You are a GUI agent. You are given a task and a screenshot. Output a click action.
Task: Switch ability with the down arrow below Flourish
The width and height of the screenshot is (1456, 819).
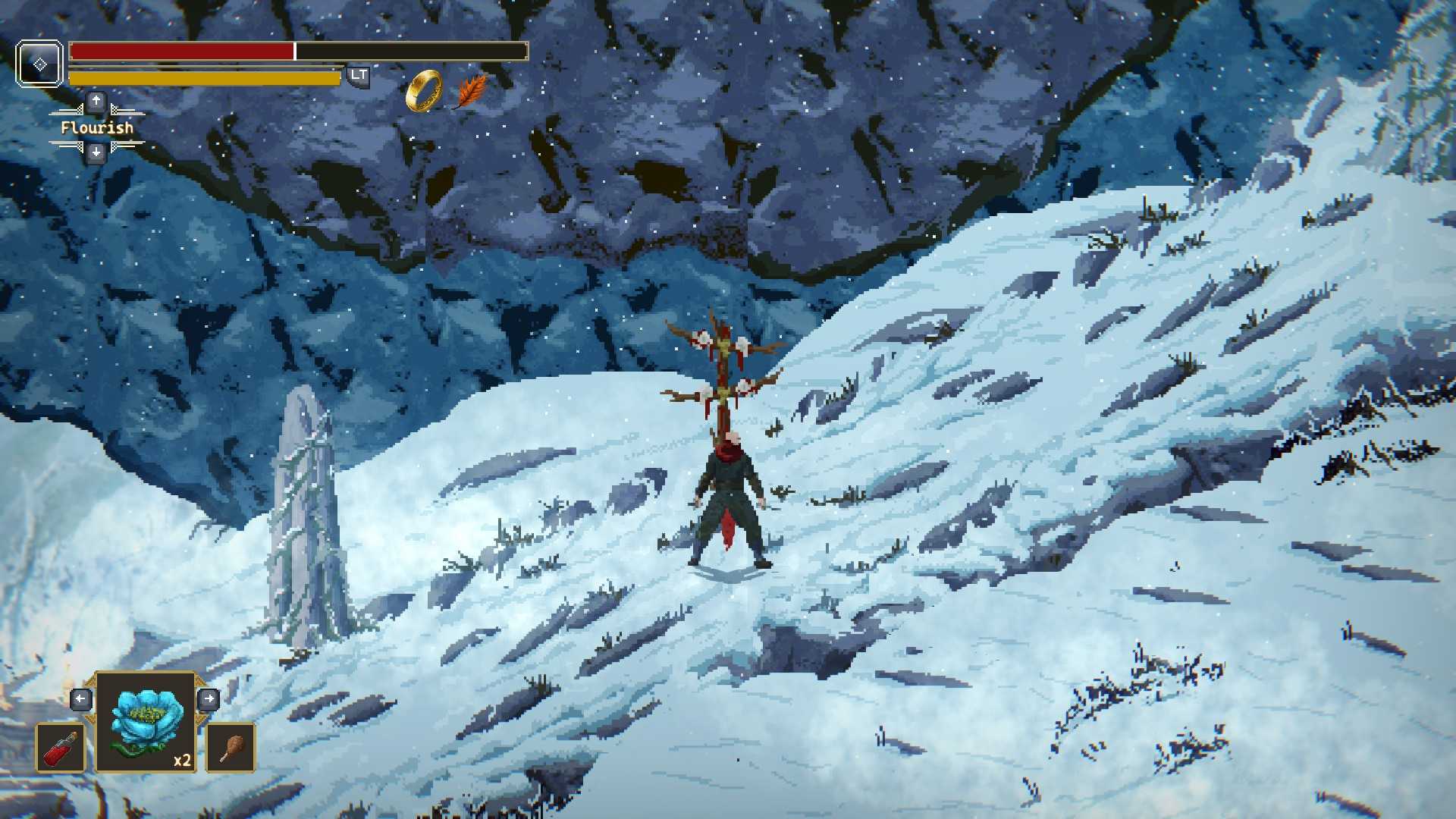click(x=96, y=153)
